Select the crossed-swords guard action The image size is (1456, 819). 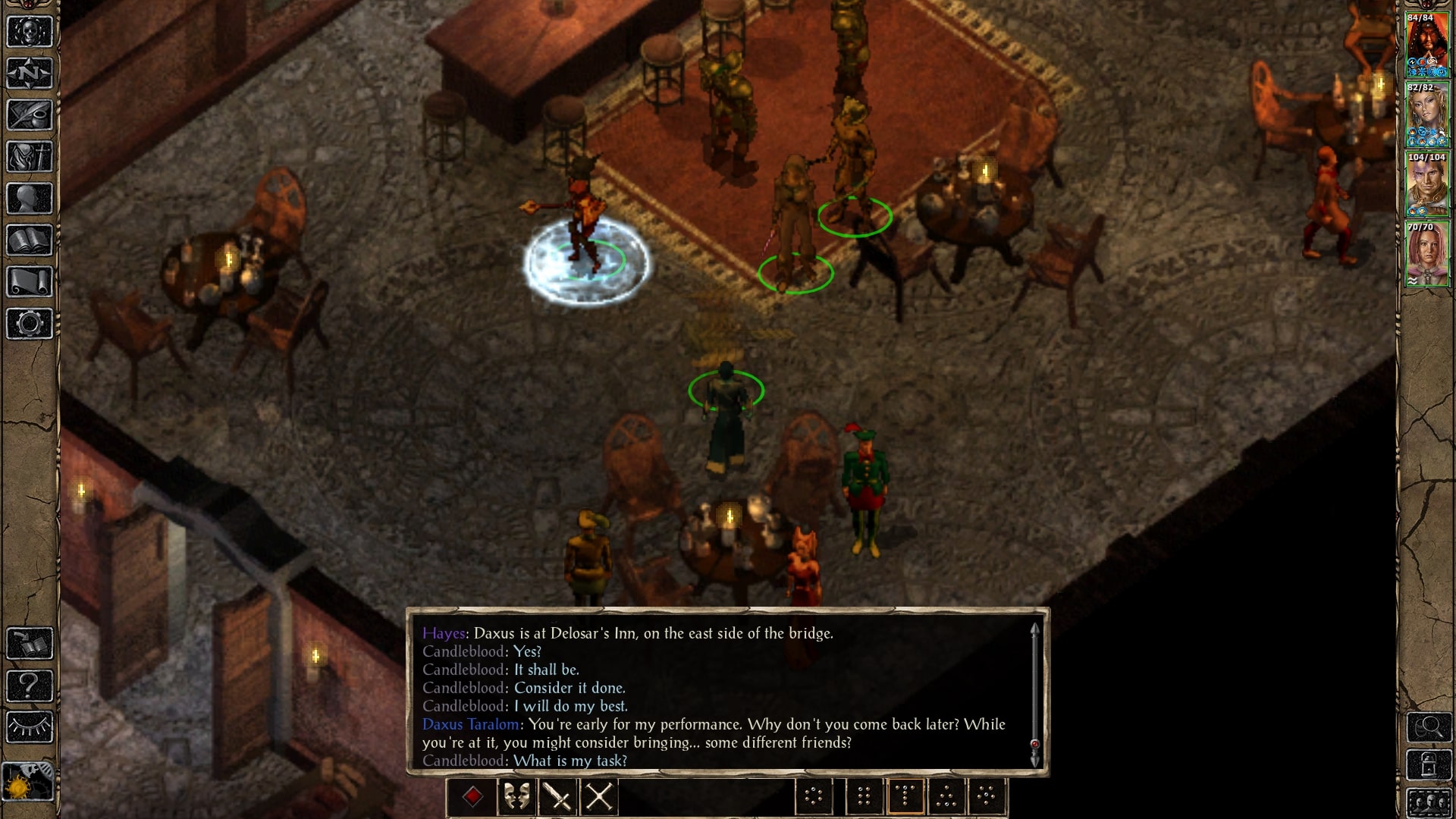pos(598,798)
